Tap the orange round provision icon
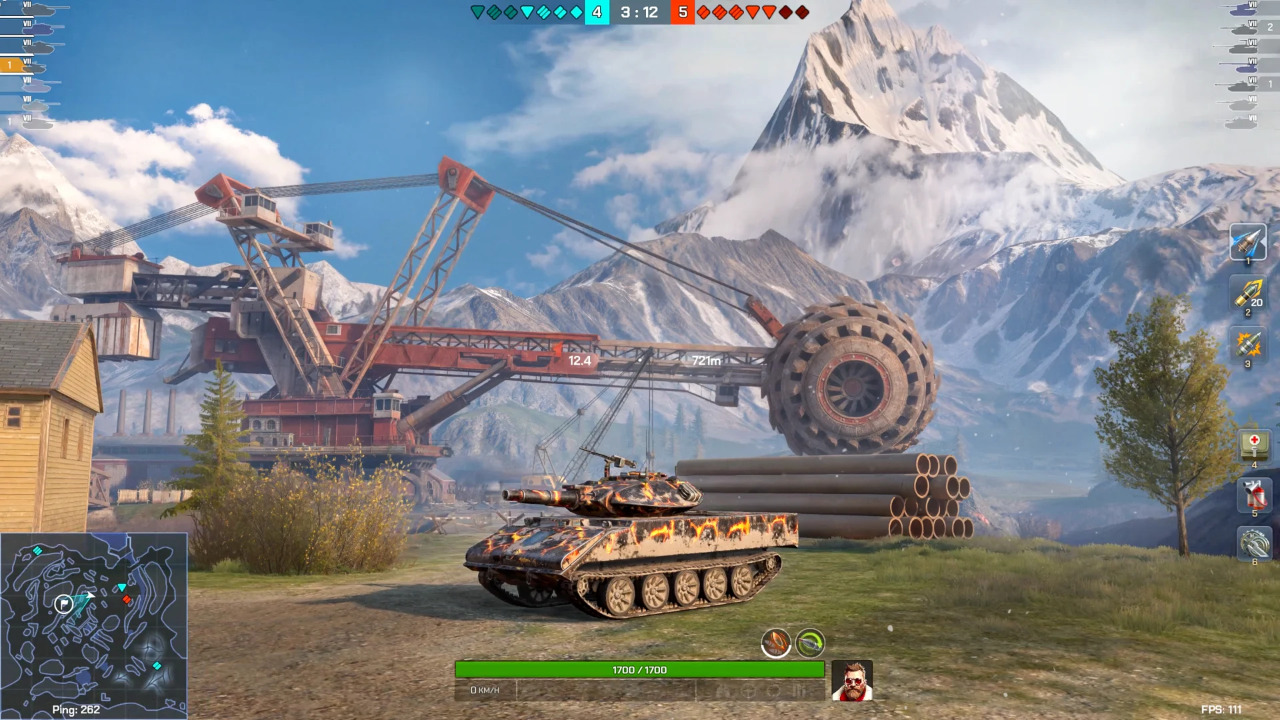 pyautogui.click(x=776, y=643)
